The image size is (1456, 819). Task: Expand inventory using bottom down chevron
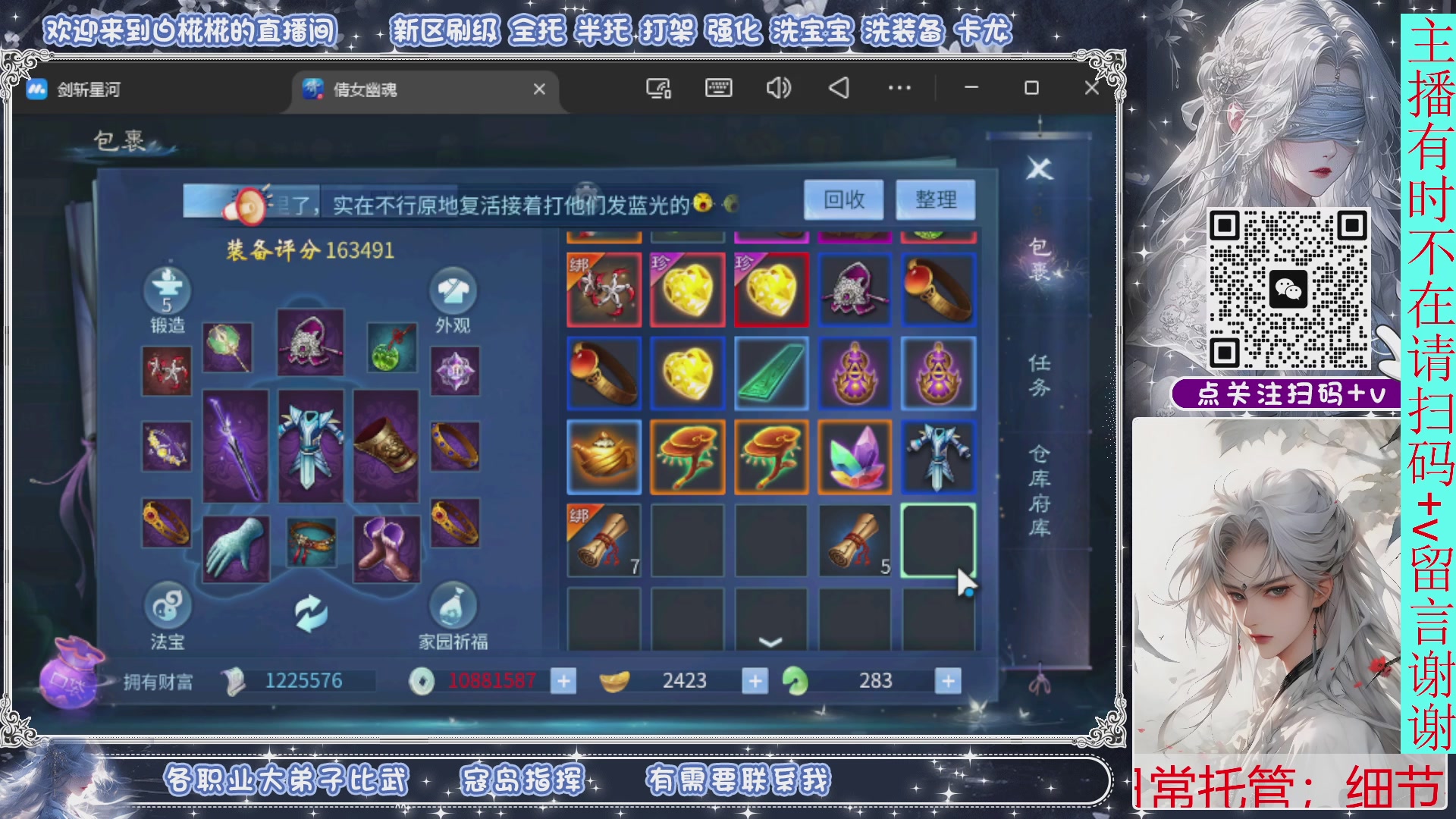770,641
